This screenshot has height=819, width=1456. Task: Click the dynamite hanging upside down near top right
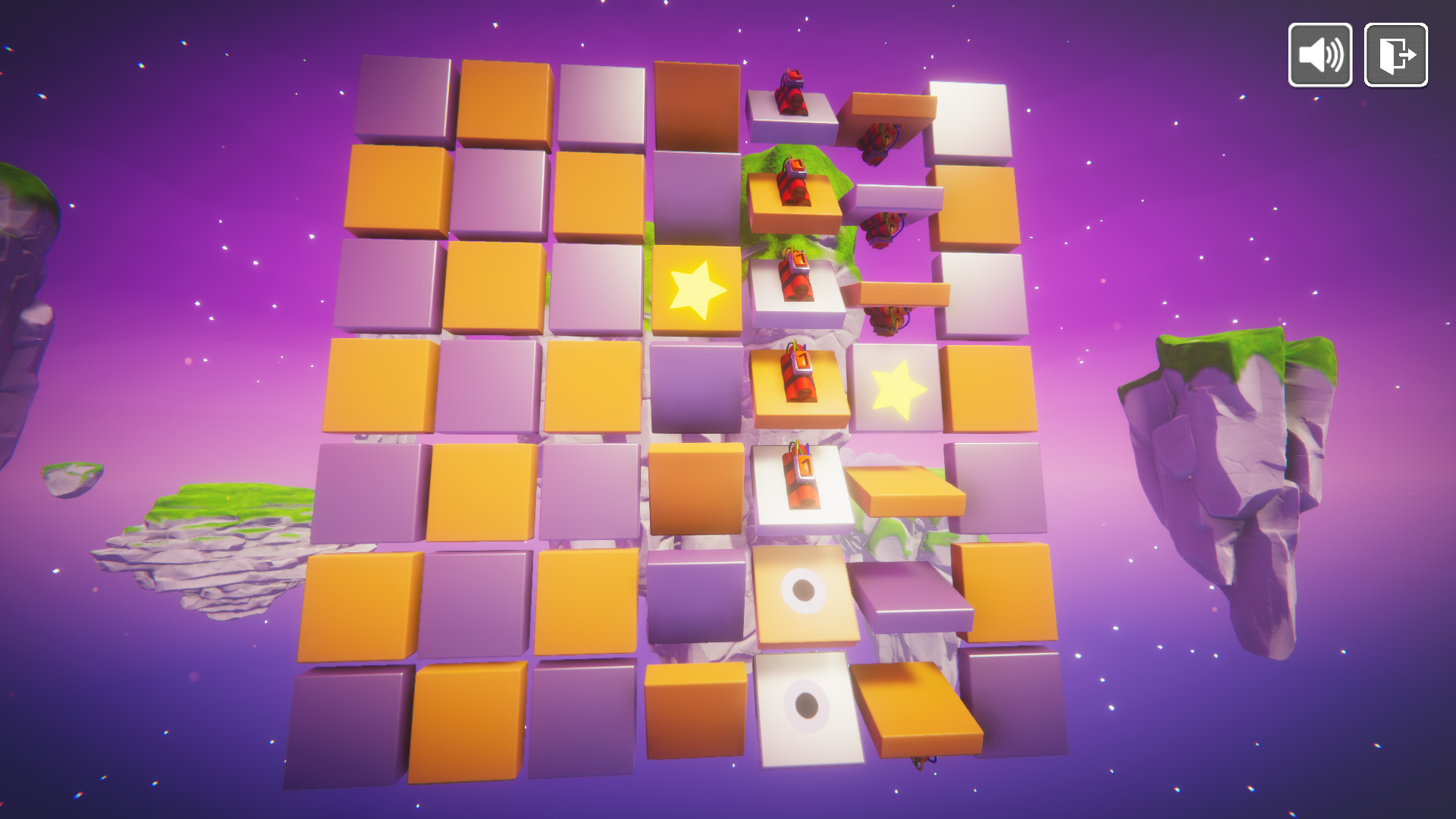tap(880, 144)
